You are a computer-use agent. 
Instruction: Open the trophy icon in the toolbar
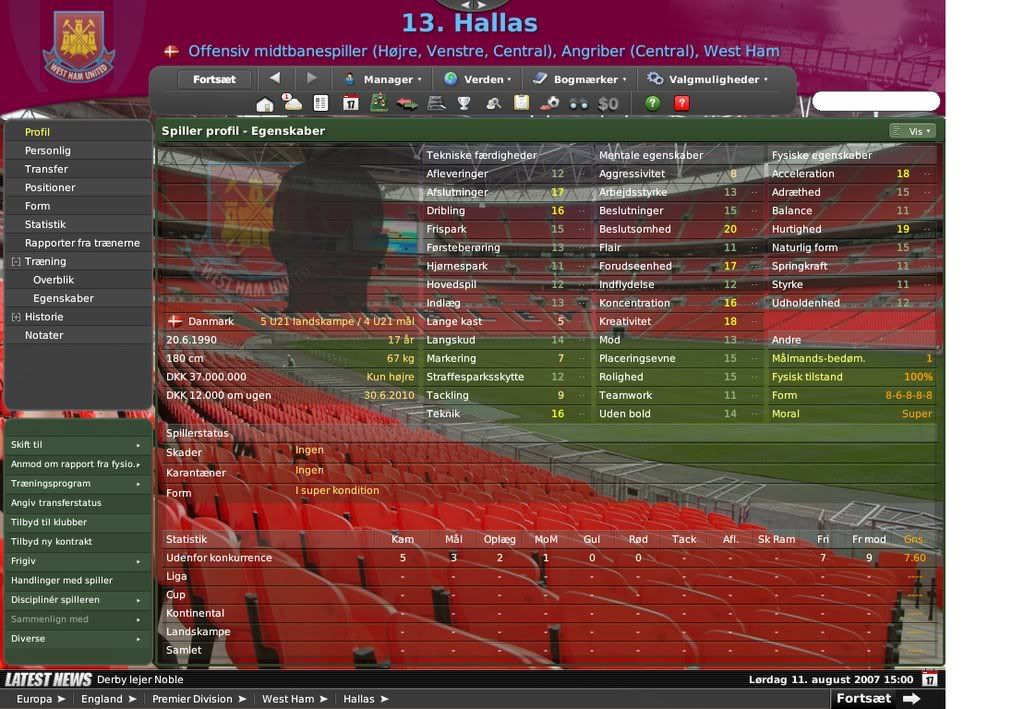pyautogui.click(x=464, y=103)
